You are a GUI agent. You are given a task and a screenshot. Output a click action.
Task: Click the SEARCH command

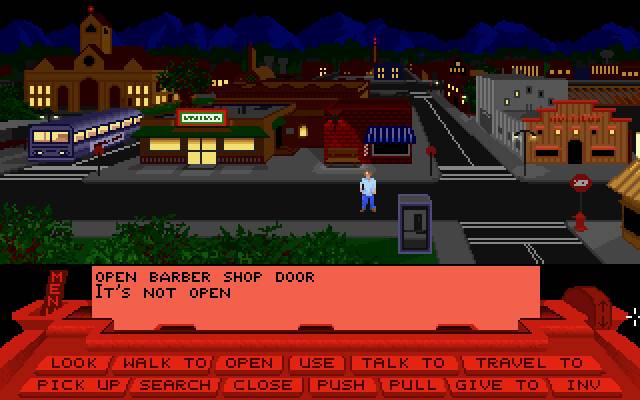175,384
